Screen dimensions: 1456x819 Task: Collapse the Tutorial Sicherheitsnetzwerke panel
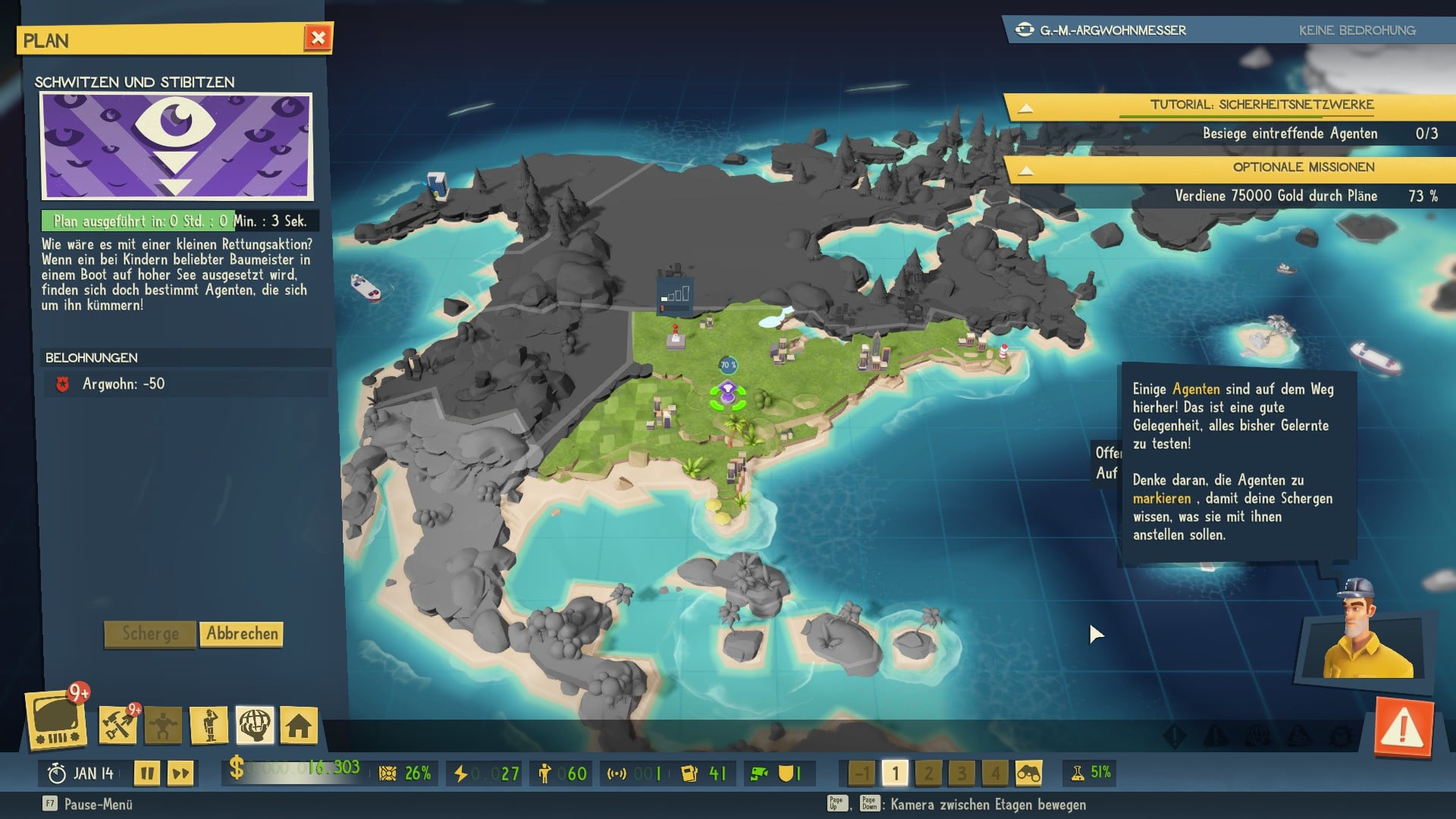(x=1028, y=106)
